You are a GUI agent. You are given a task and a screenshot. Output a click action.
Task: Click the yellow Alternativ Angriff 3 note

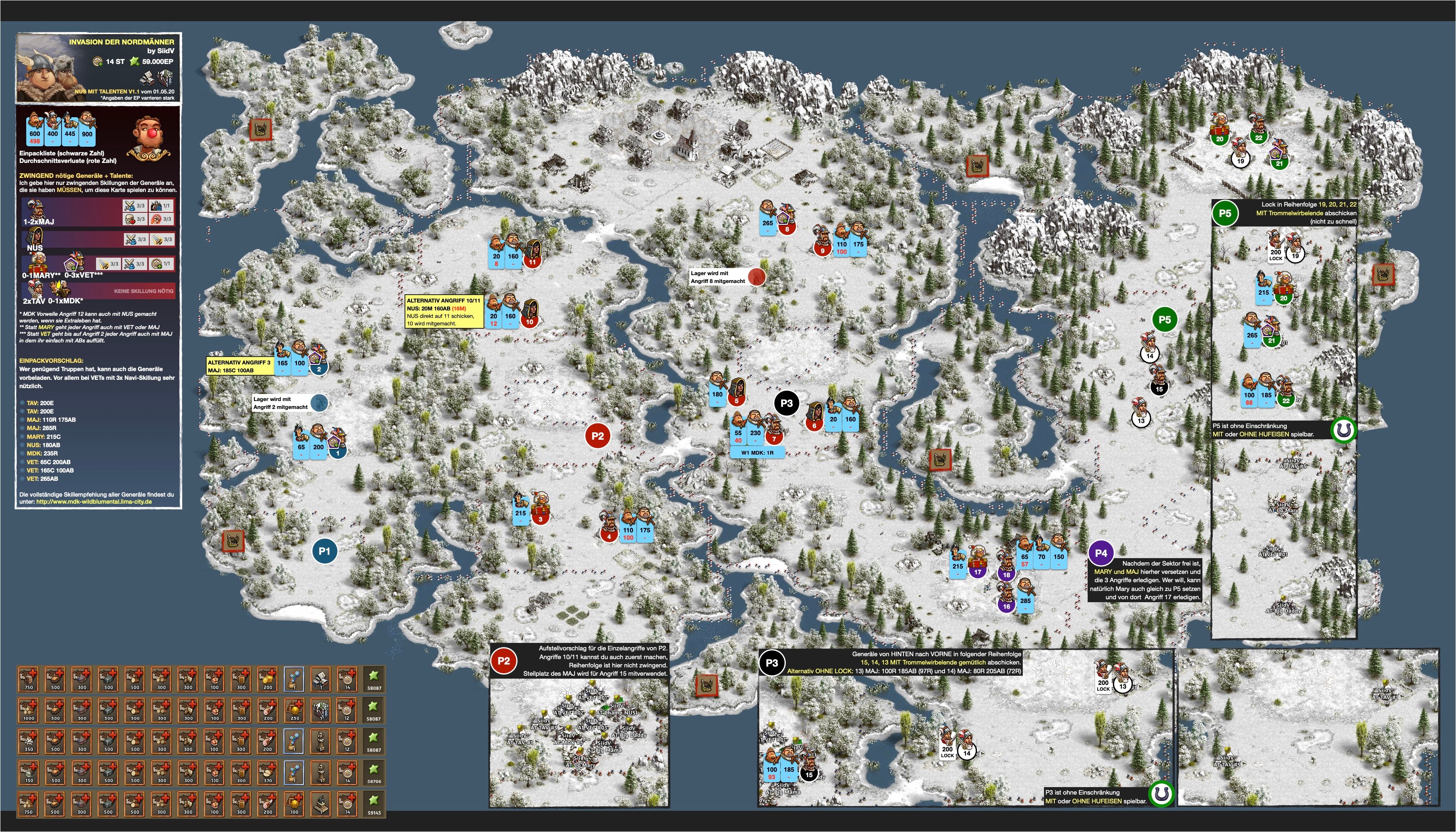tap(239, 366)
